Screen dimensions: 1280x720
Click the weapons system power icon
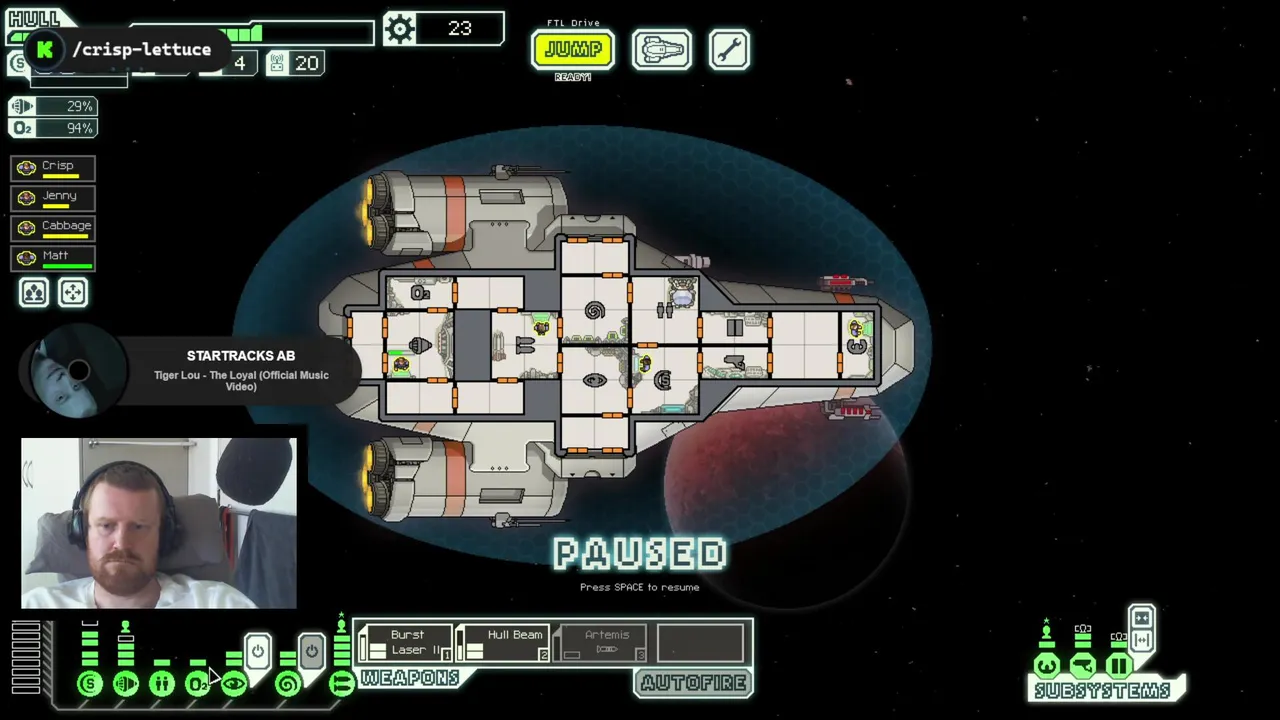[x=341, y=684]
